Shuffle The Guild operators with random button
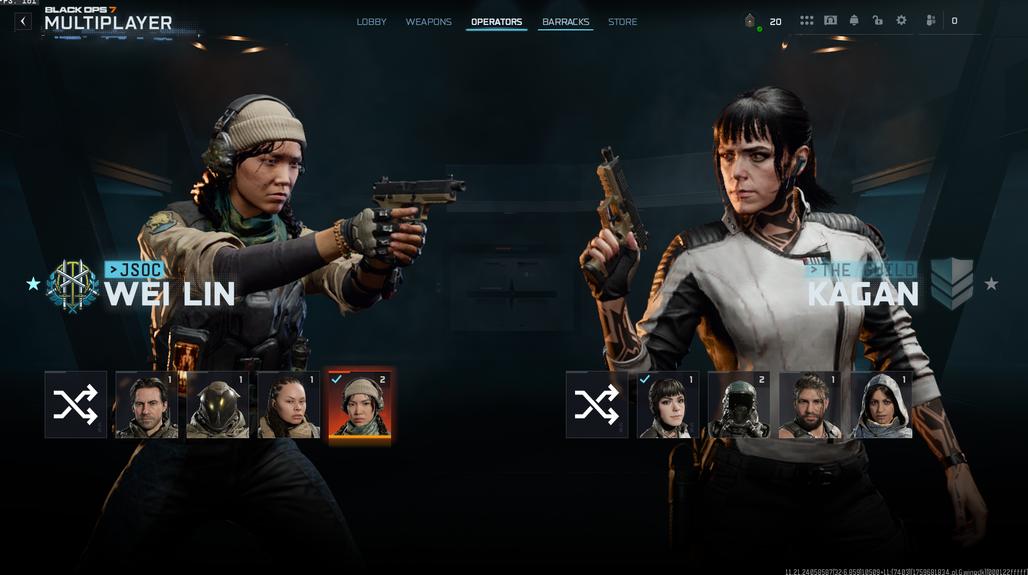Viewport: 1028px width, 575px height. pyautogui.click(x=597, y=405)
